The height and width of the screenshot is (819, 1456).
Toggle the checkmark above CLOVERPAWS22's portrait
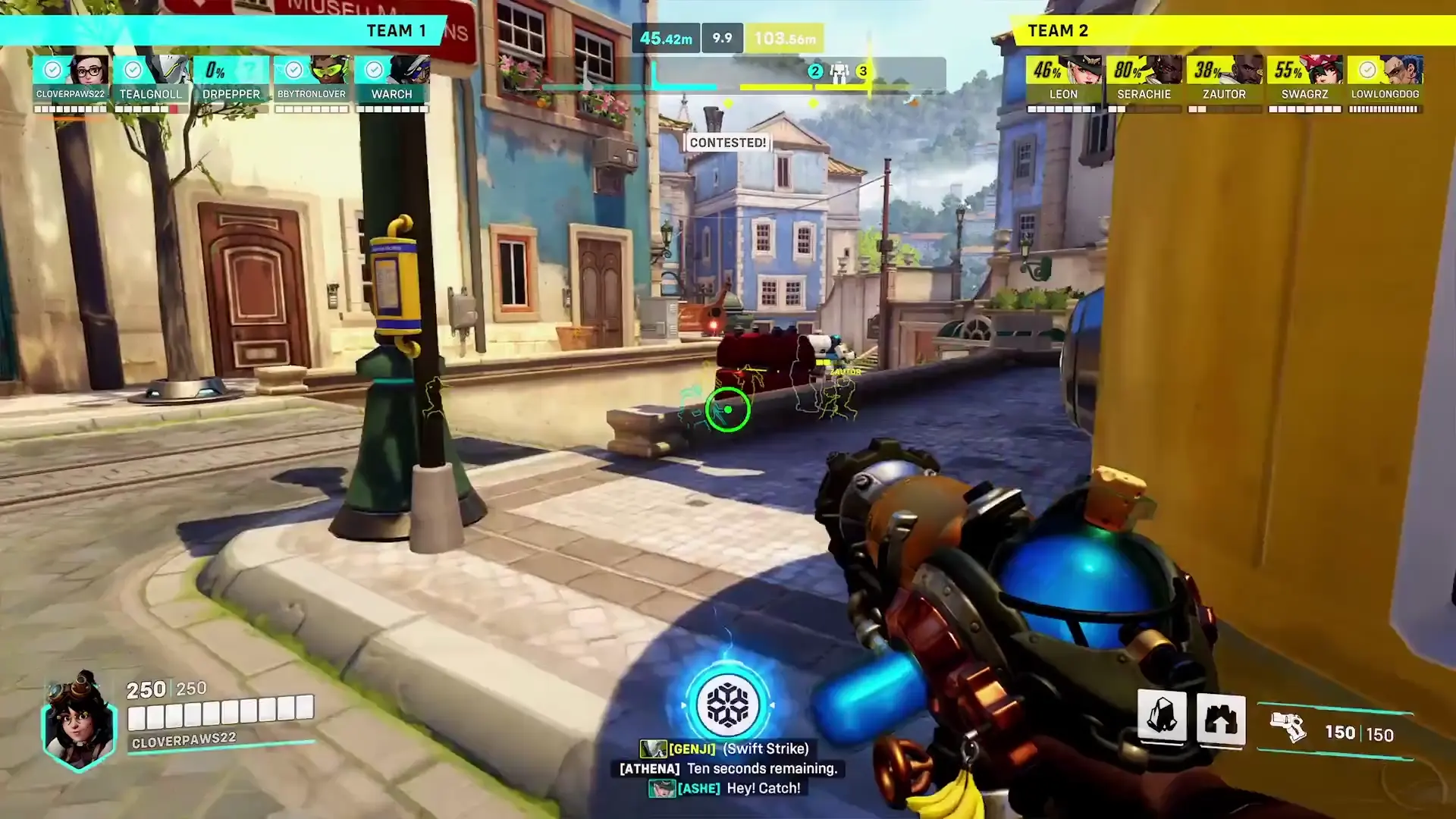pos(52,69)
